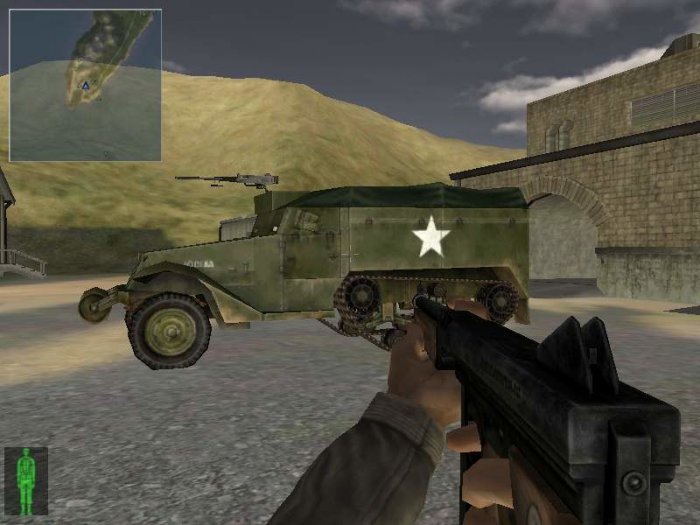Image resolution: width=700 pixels, height=525 pixels.
Task: Select the green soldier body status icon
Action: (26, 480)
